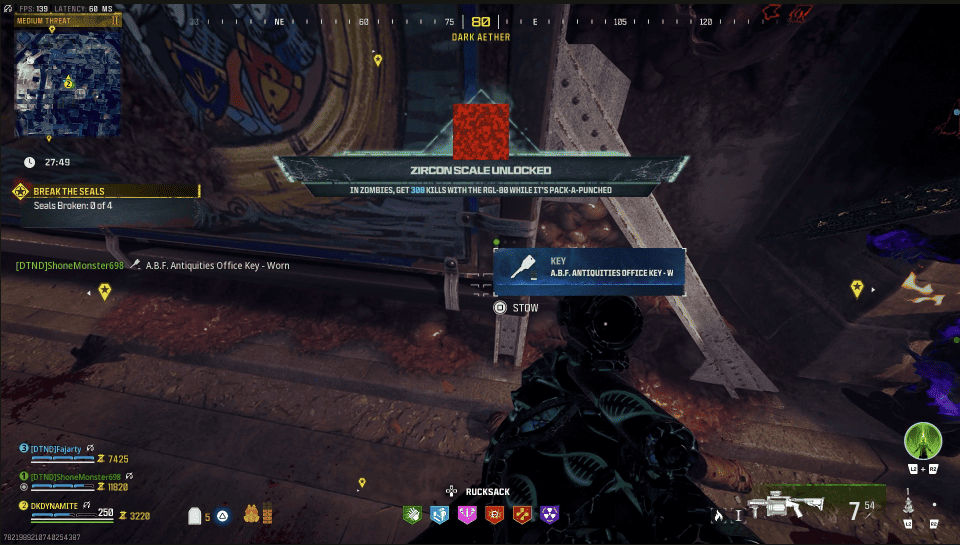
Task: Choose the red skull perk icon
Action: point(494,514)
